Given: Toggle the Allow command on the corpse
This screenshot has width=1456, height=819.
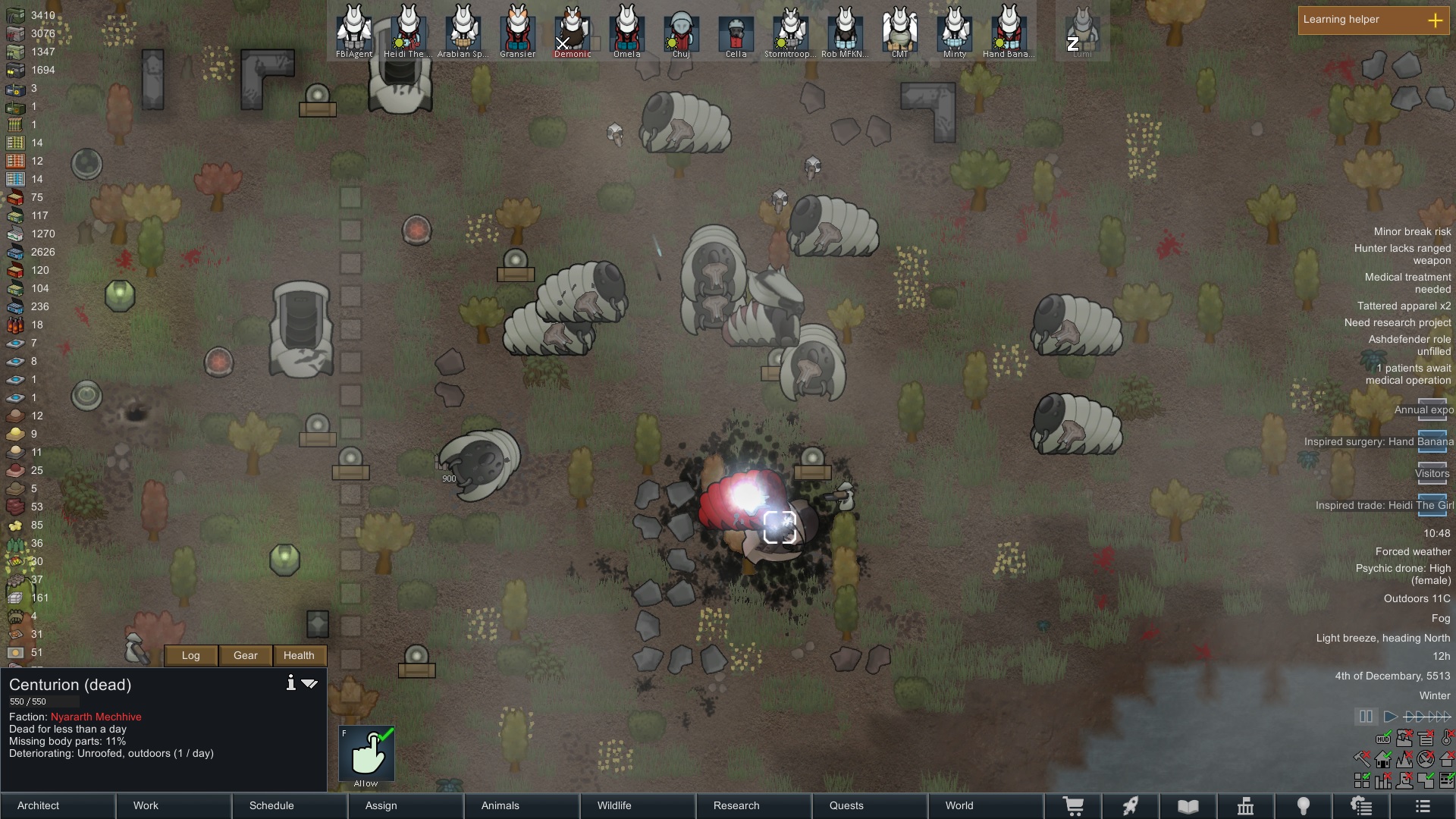Looking at the screenshot, I should [366, 754].
